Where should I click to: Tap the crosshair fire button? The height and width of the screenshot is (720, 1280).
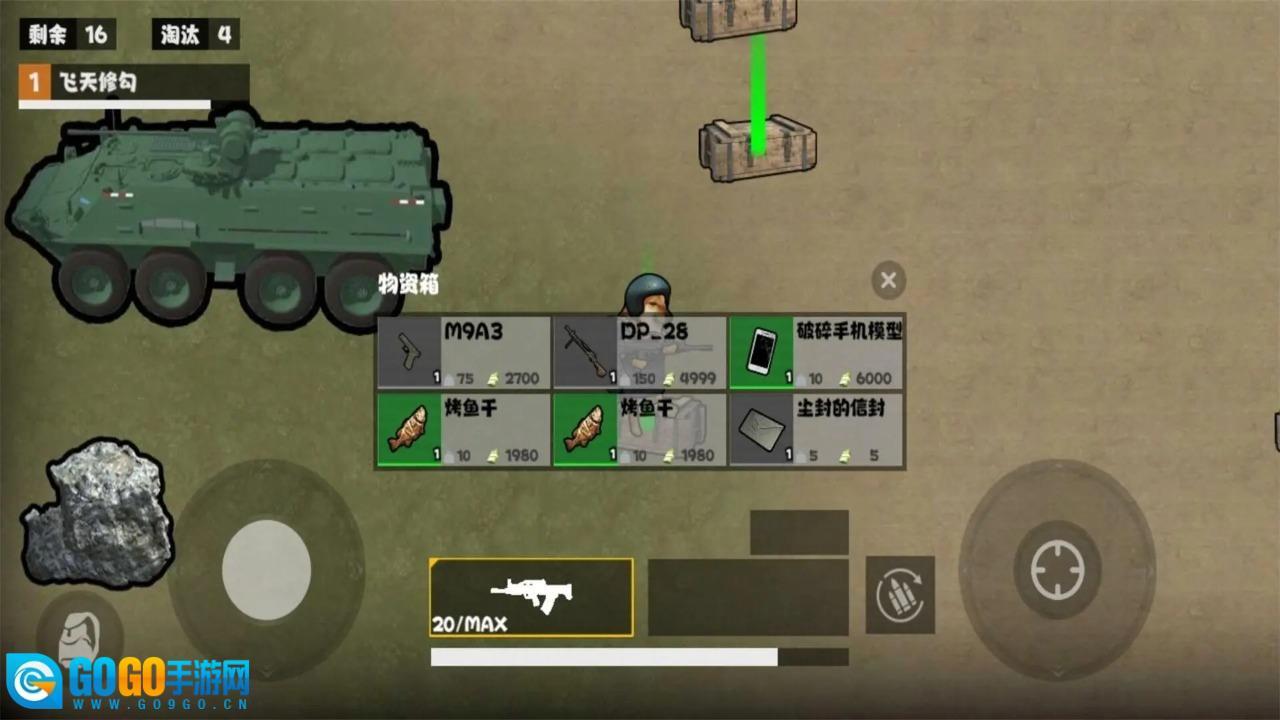click(x=1056, y=570)
